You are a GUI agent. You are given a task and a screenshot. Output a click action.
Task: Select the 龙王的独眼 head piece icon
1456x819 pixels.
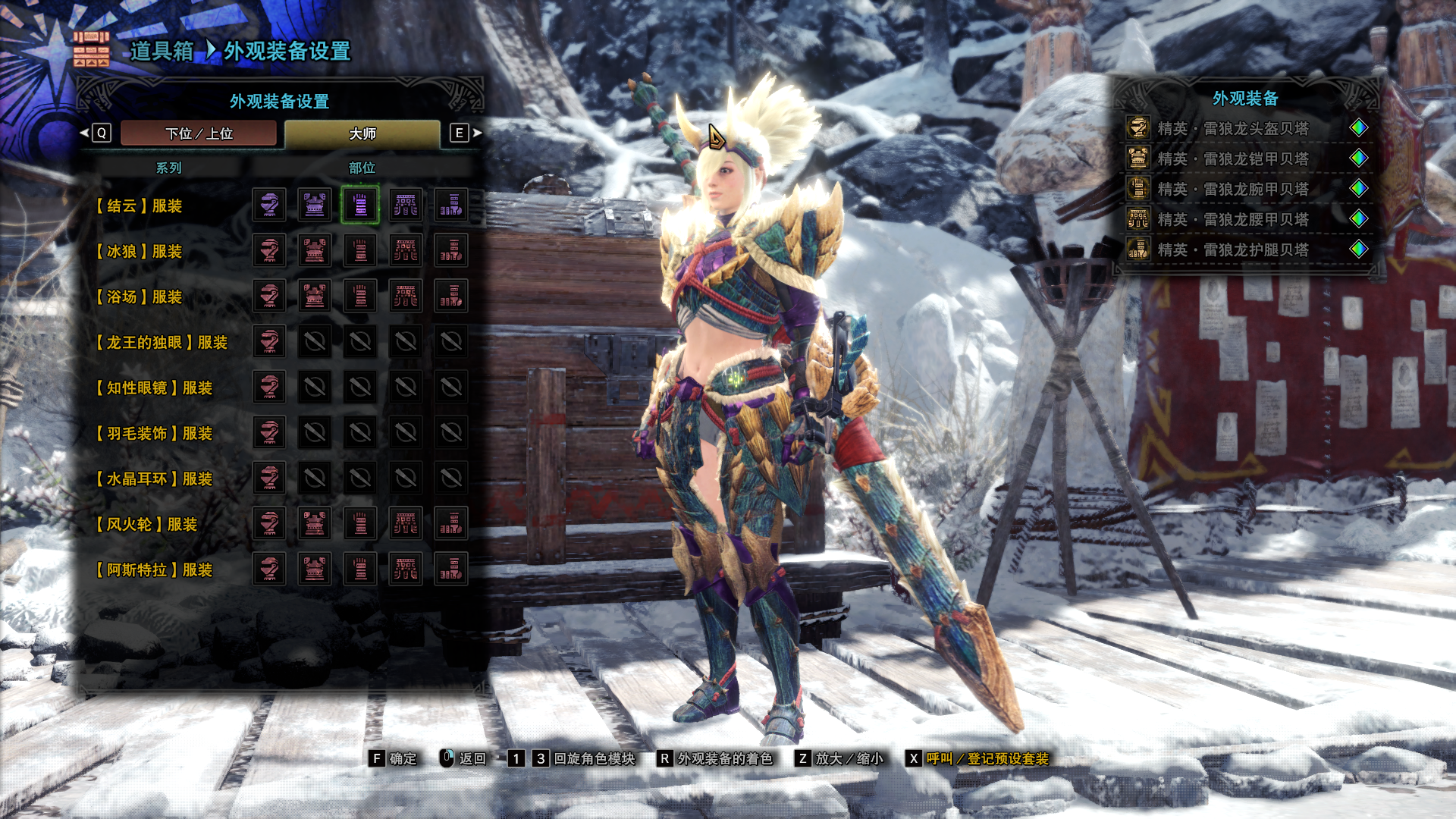[x=269, y=342]
